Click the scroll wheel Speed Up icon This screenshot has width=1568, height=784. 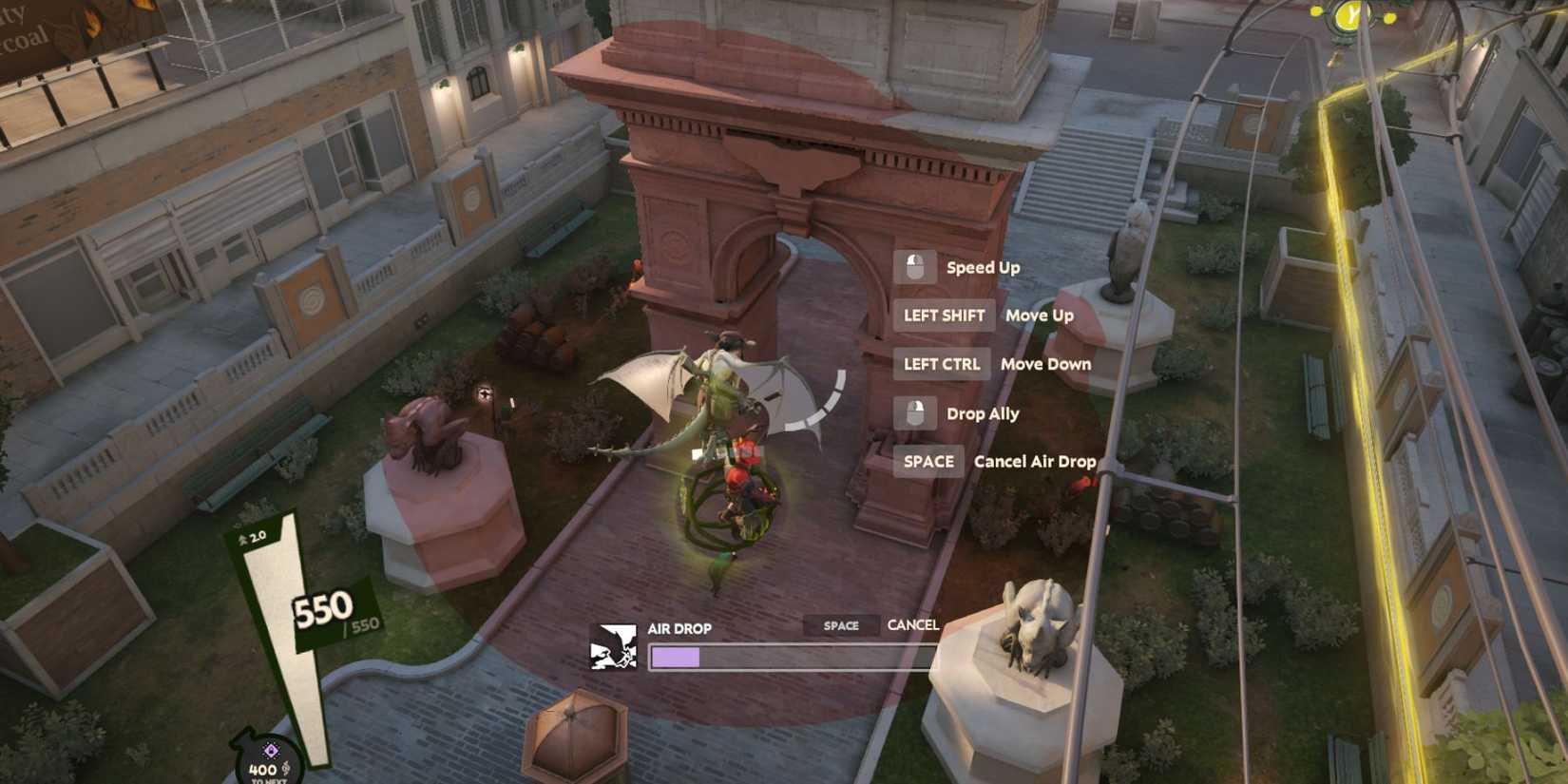tap(915, 267)
